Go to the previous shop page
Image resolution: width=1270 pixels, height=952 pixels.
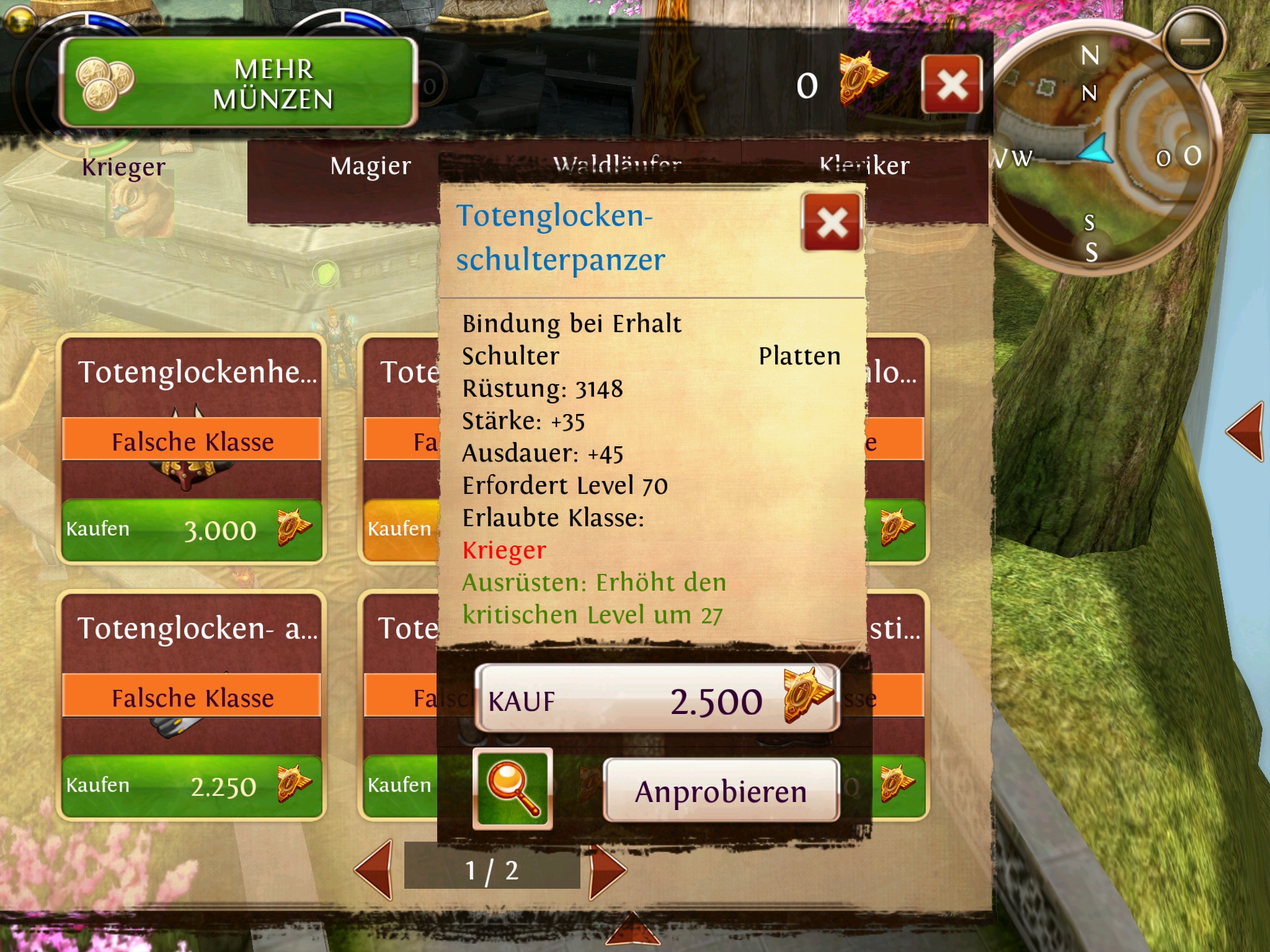click(375, 871)
